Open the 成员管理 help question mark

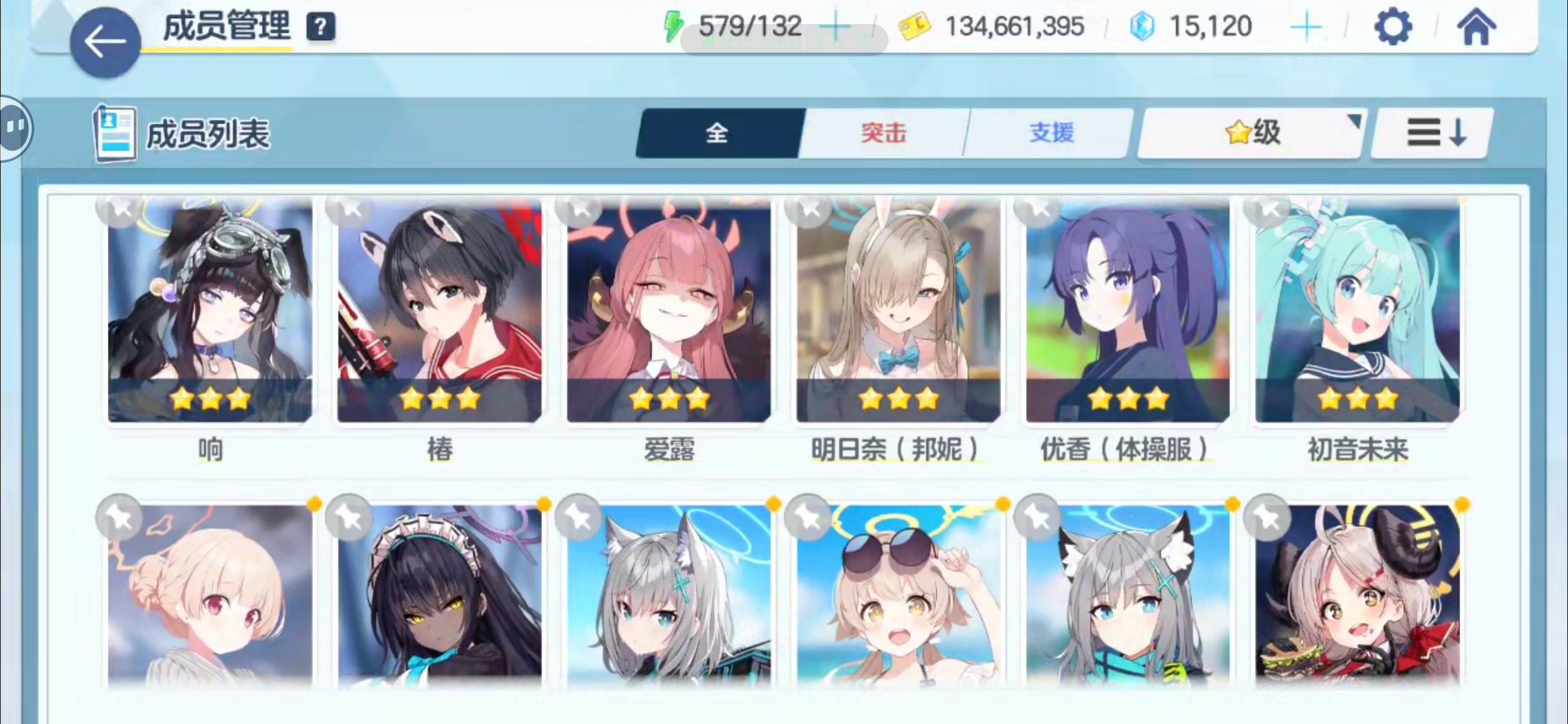(x=320, y=28)
